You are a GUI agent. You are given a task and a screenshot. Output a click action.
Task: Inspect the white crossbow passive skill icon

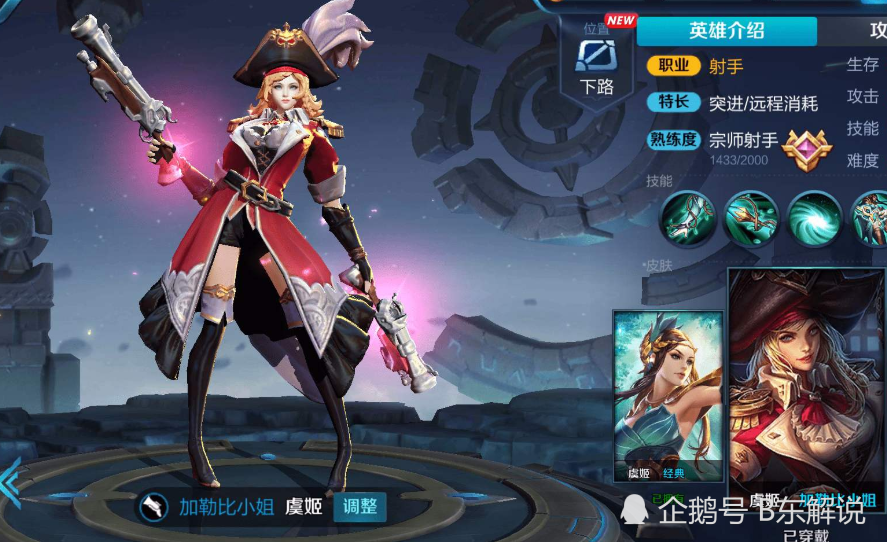point(689,217)
